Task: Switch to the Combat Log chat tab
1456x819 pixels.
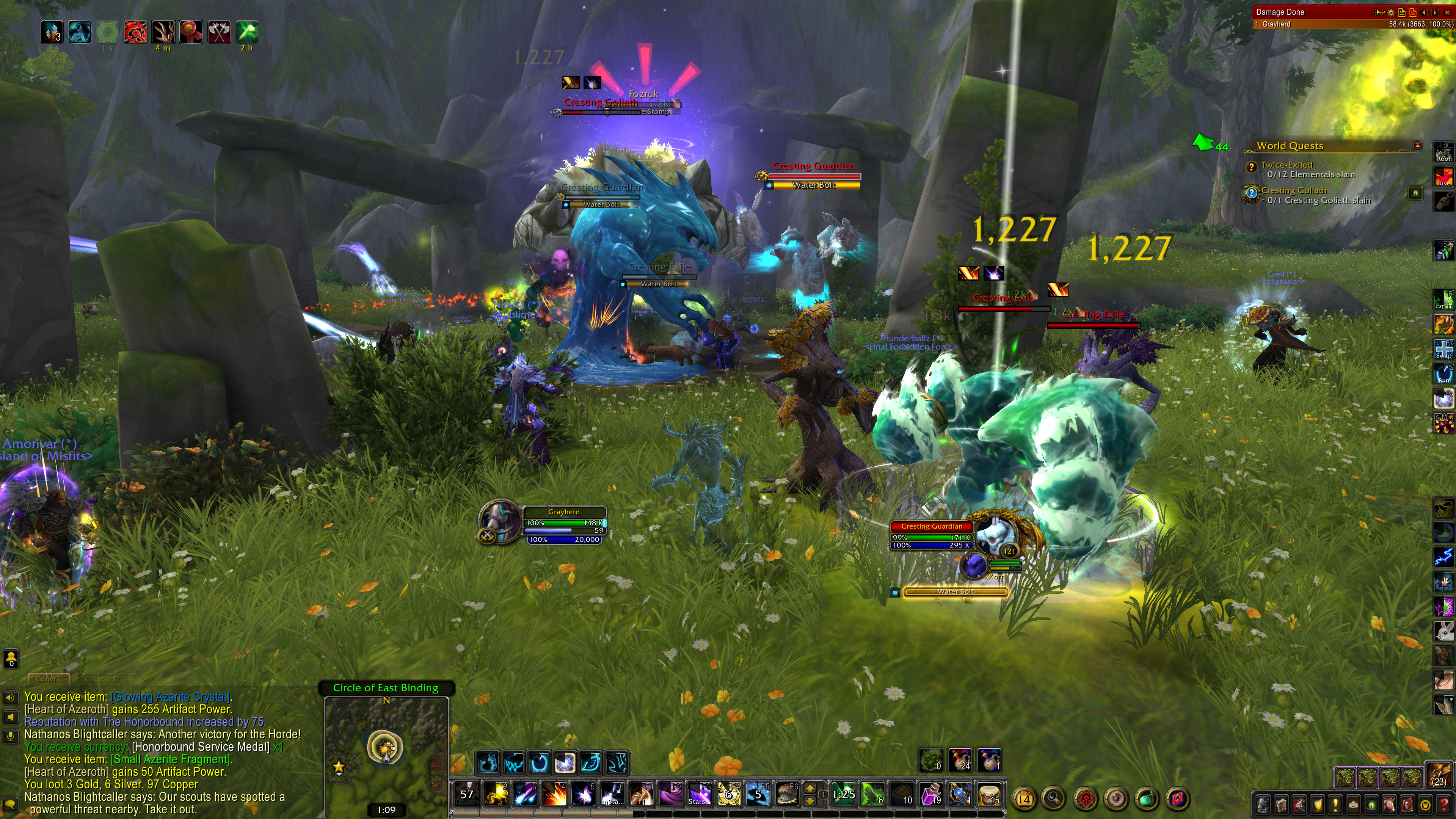Action: (x=105, y=679)
